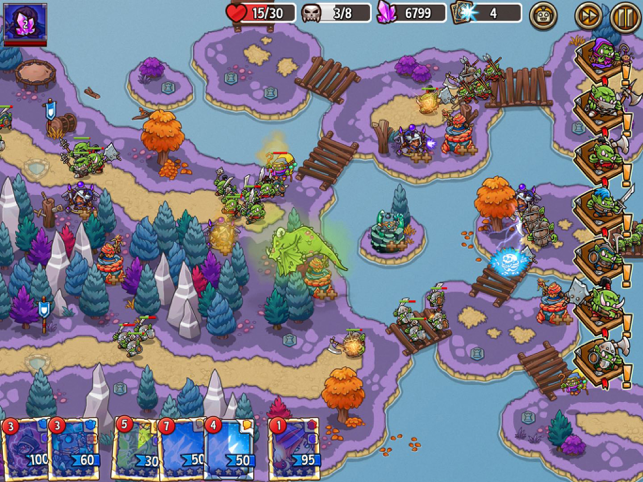Viewport: 643px width, 482px height.
Task: Play the cost-4 card showing 50
Action: coord(230,448)
